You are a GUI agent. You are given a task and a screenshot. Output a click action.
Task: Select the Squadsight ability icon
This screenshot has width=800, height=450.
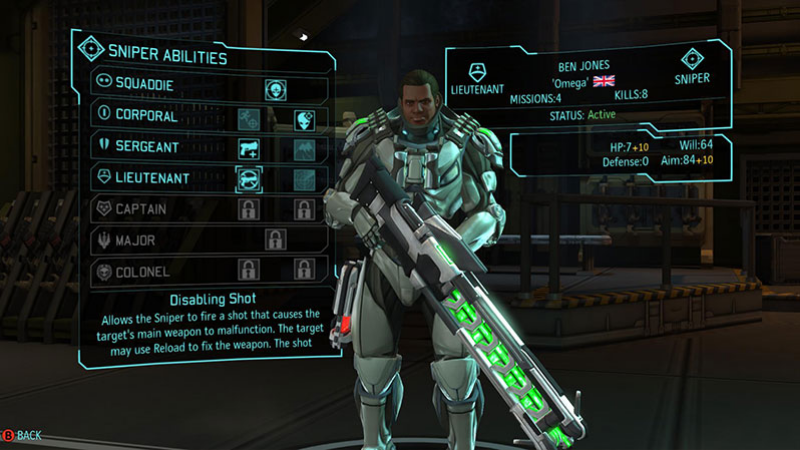tap(305, 118)
